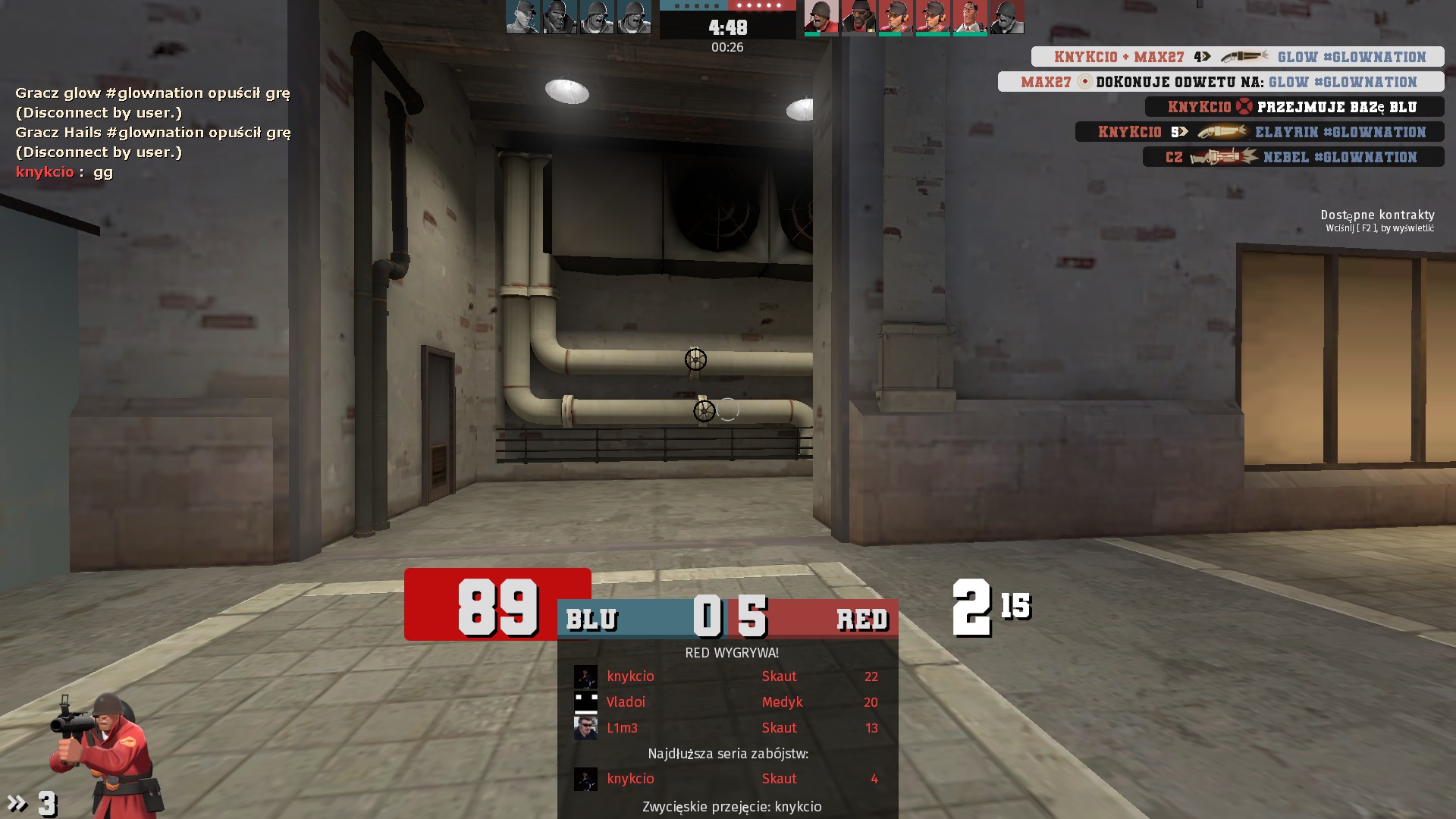Open the Dostępne kontrakty notification
This screenshot has width=1456, height=819.
pyautogui.click(x=1377, y=220)
